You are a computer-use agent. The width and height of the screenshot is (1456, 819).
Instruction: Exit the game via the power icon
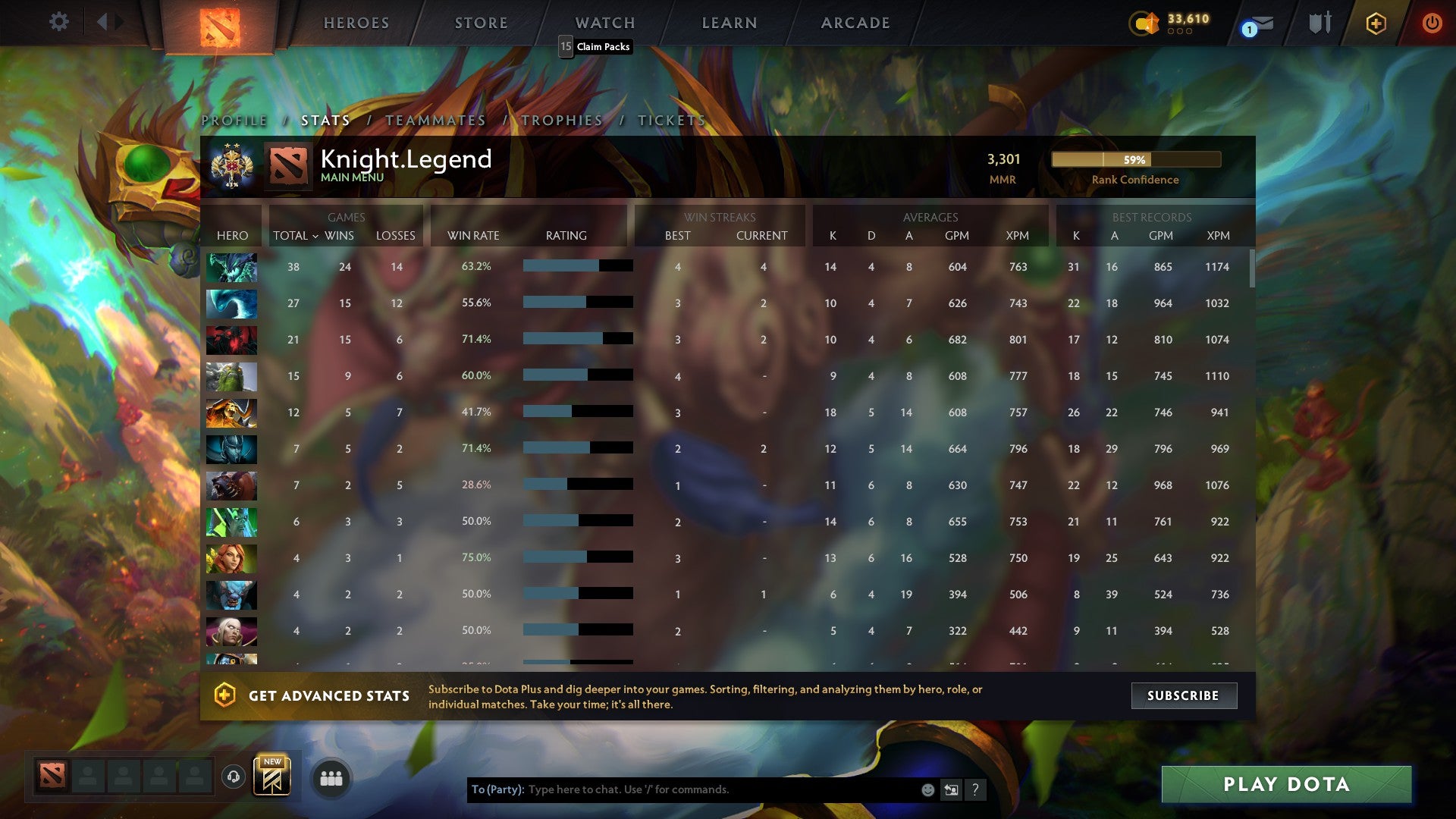(1432, 23)
